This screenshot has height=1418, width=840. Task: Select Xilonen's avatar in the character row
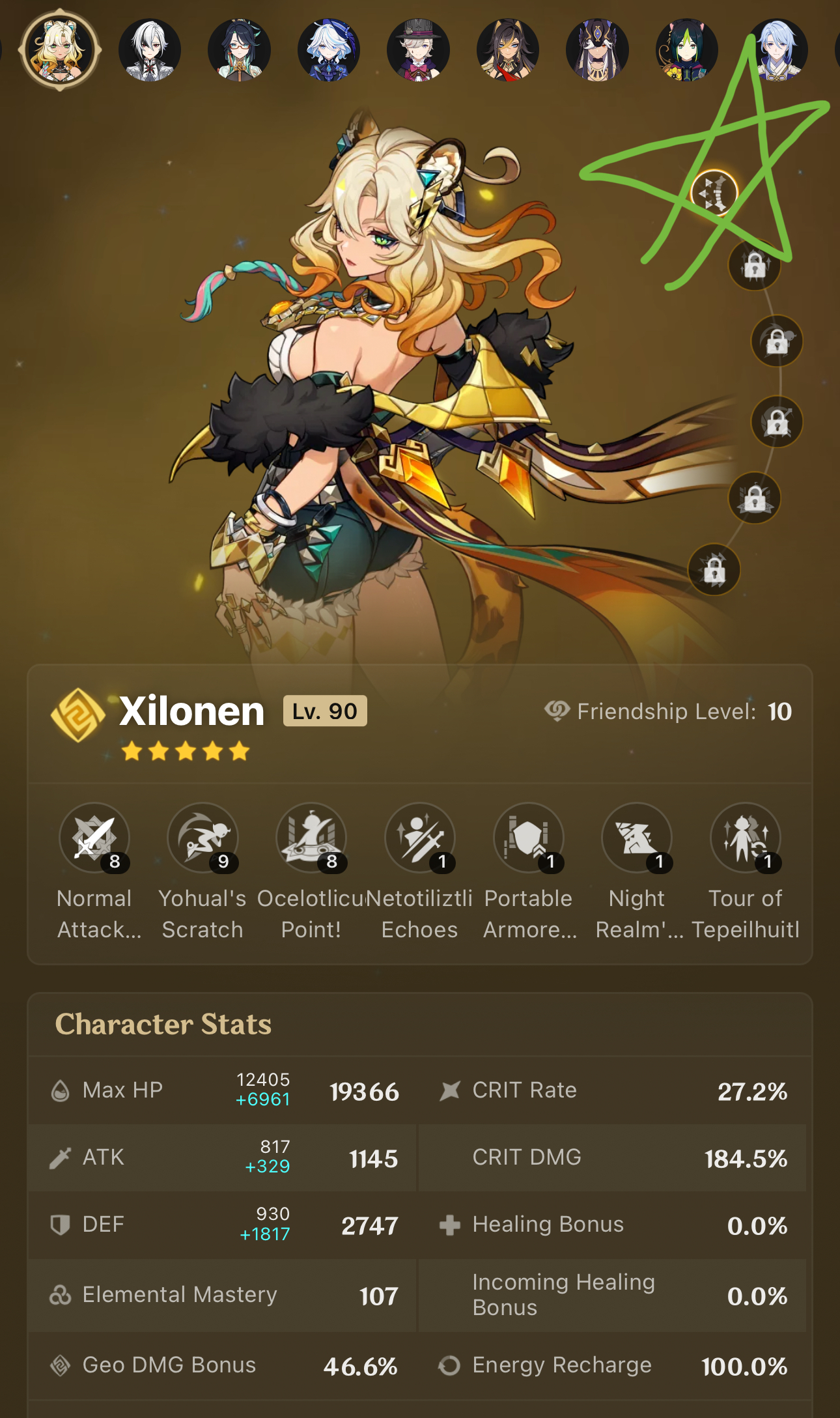(59, 50)
